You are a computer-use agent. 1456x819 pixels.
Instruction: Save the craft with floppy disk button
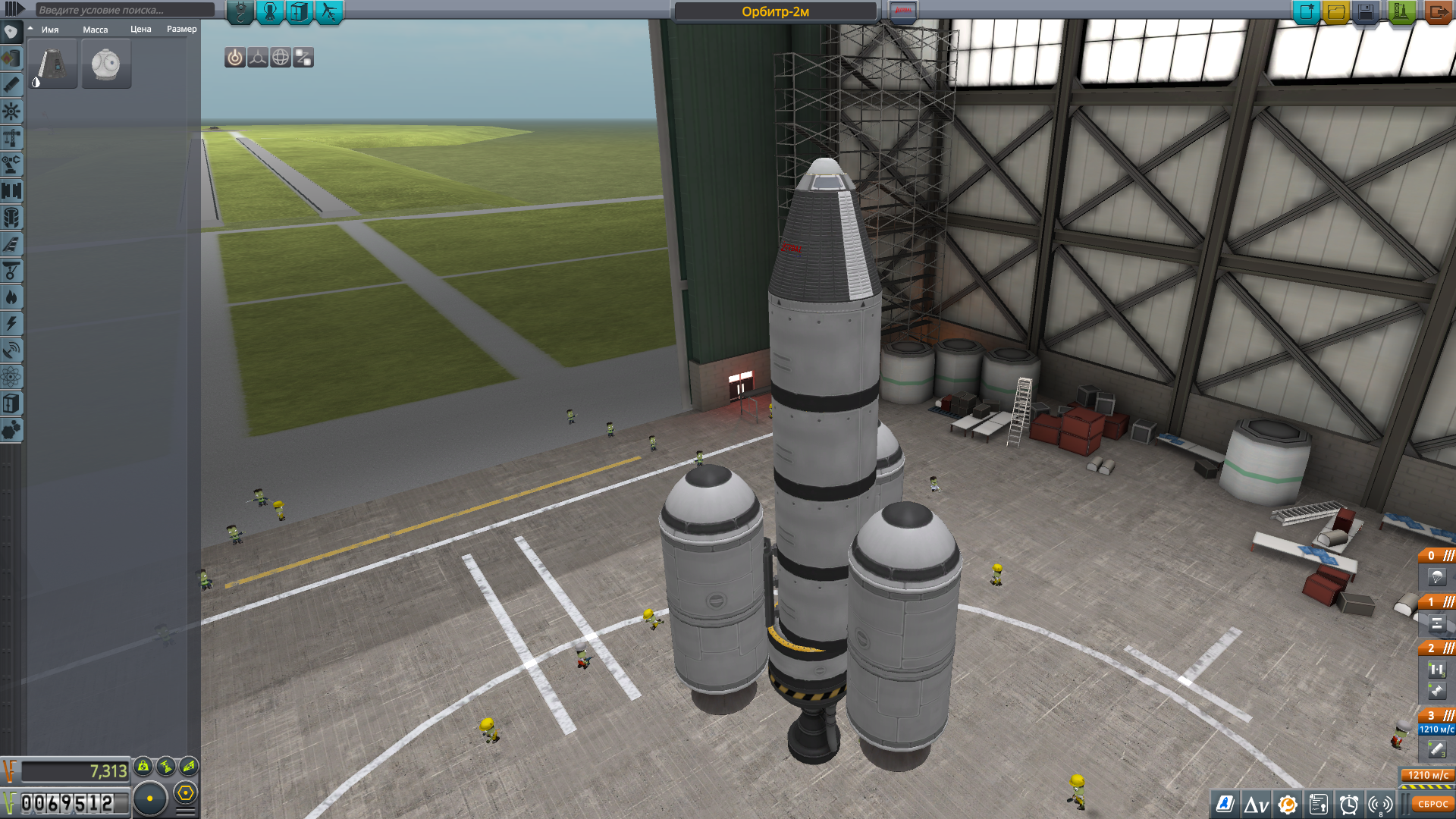pos(1366,12)
